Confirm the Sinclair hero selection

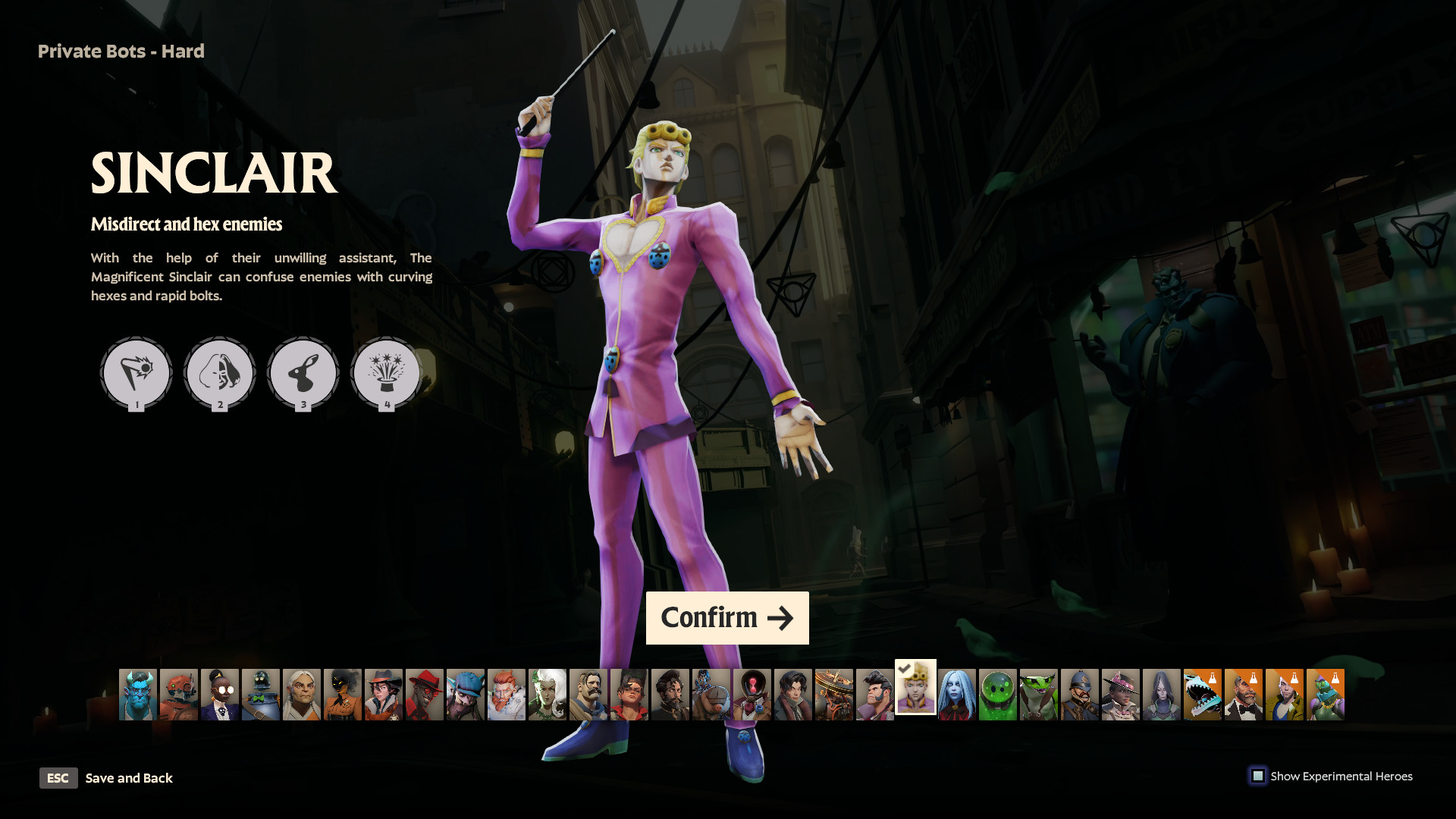pyautogui.click(x=726, y=618)
